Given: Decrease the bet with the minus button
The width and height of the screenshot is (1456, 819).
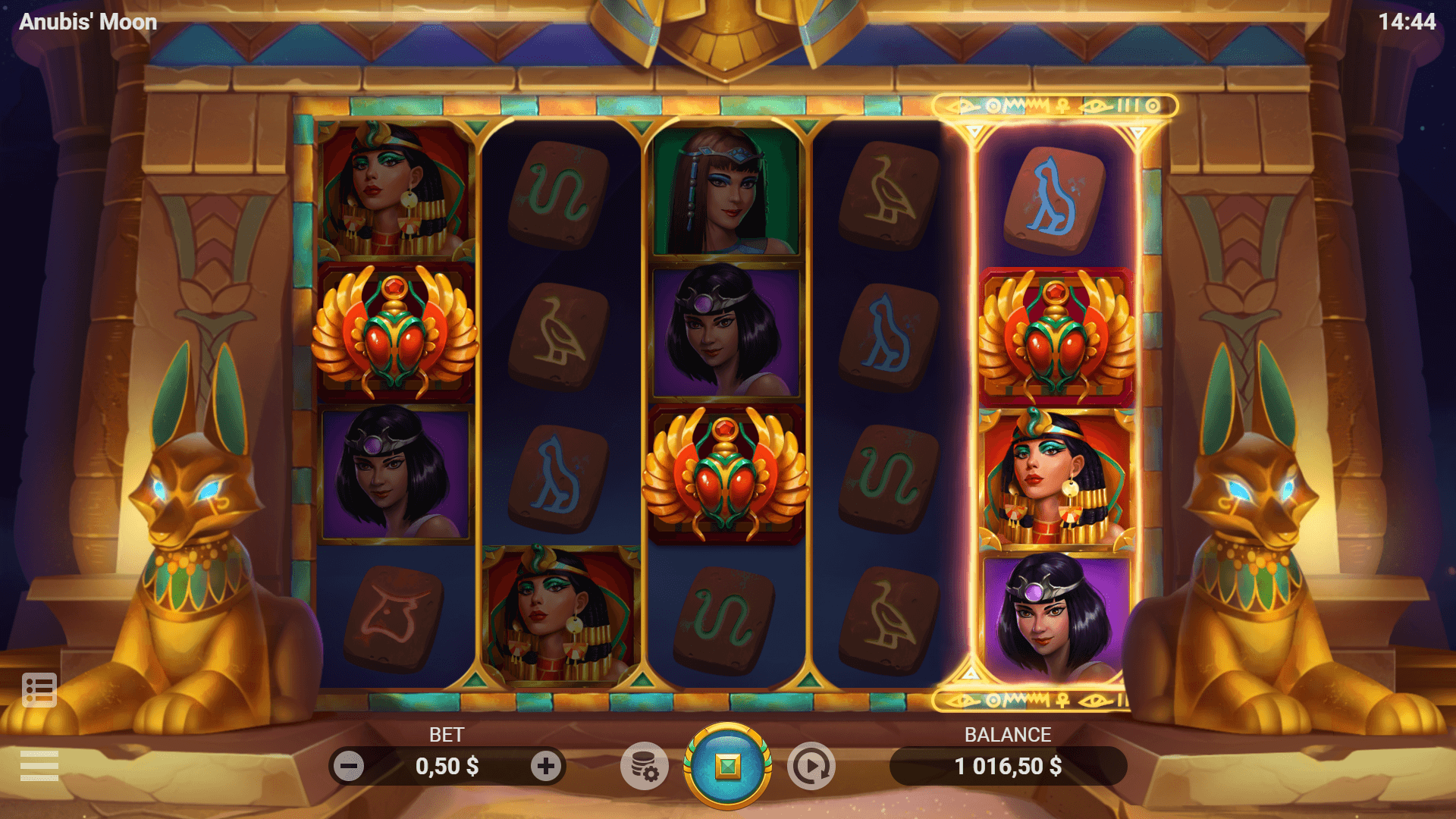Looking at the screenshot, I should click(x=349, y=766).
